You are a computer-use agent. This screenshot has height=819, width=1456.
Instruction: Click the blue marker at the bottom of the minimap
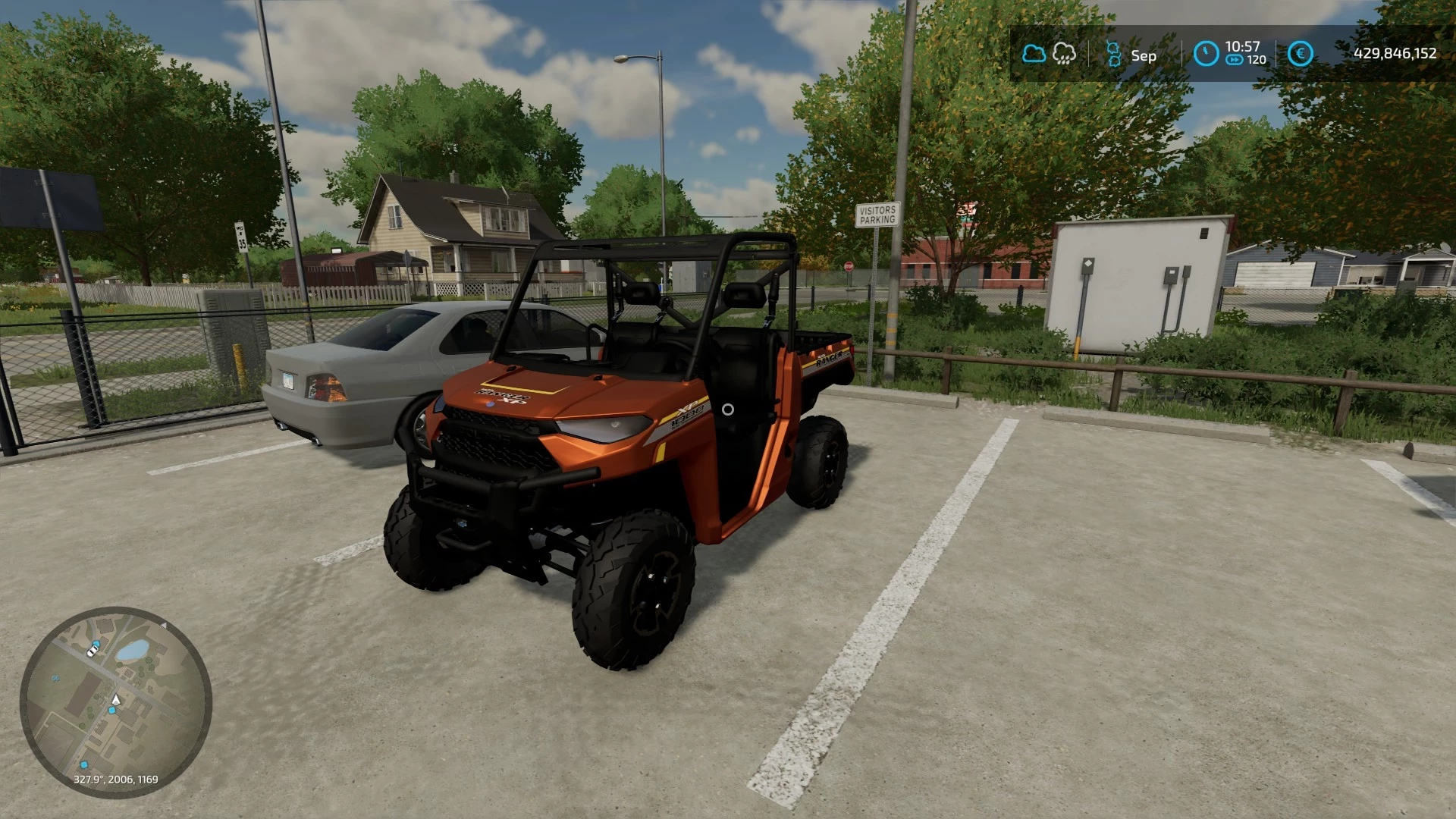(x=84, y=764)
